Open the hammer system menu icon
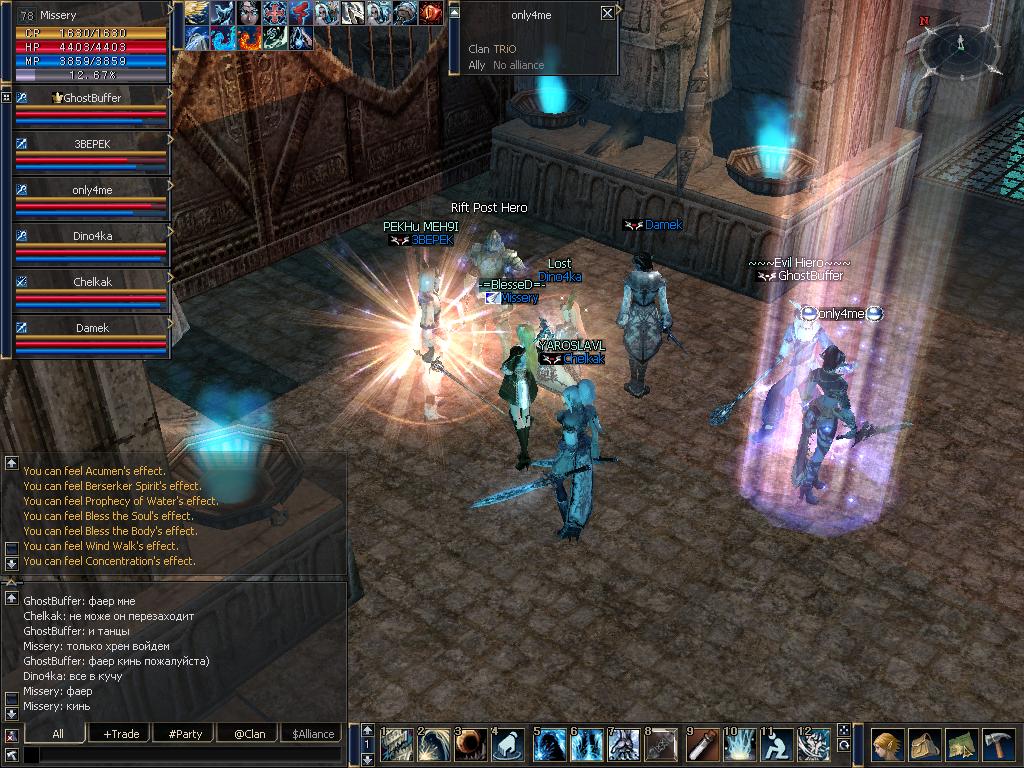 tap(999, 745)
